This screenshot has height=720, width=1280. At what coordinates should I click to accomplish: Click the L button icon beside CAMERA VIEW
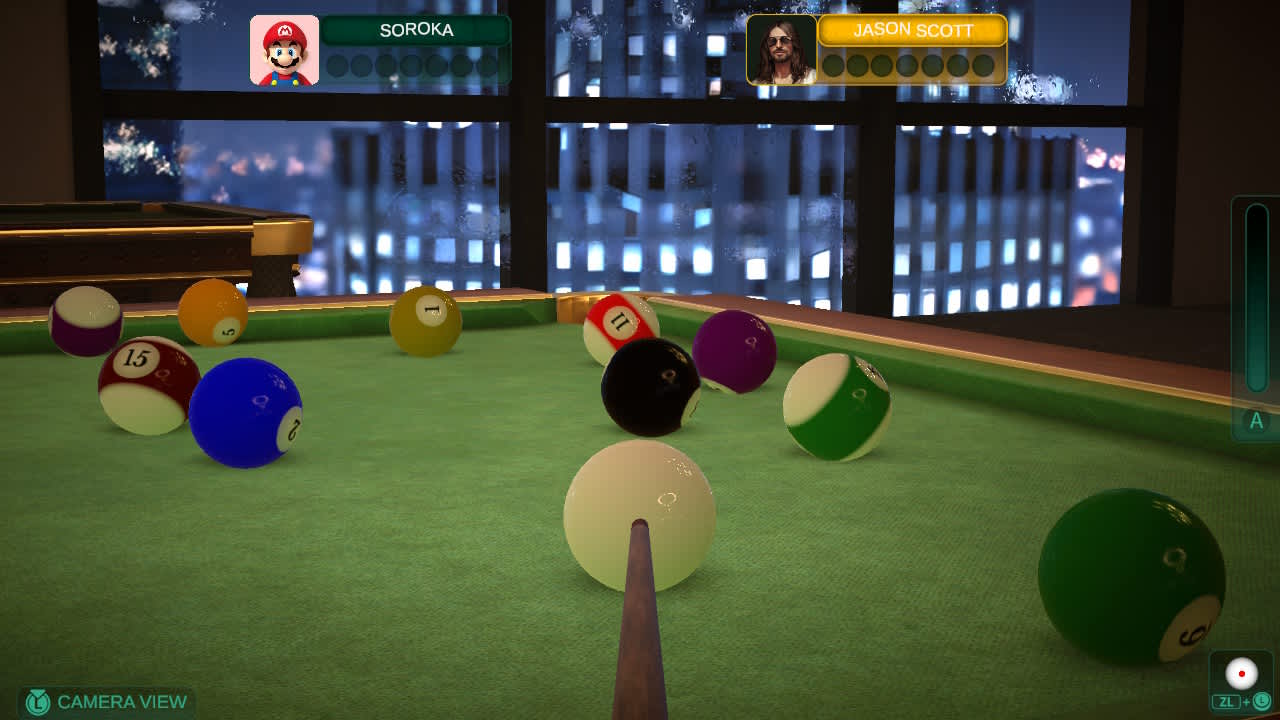tap(38, 702)
